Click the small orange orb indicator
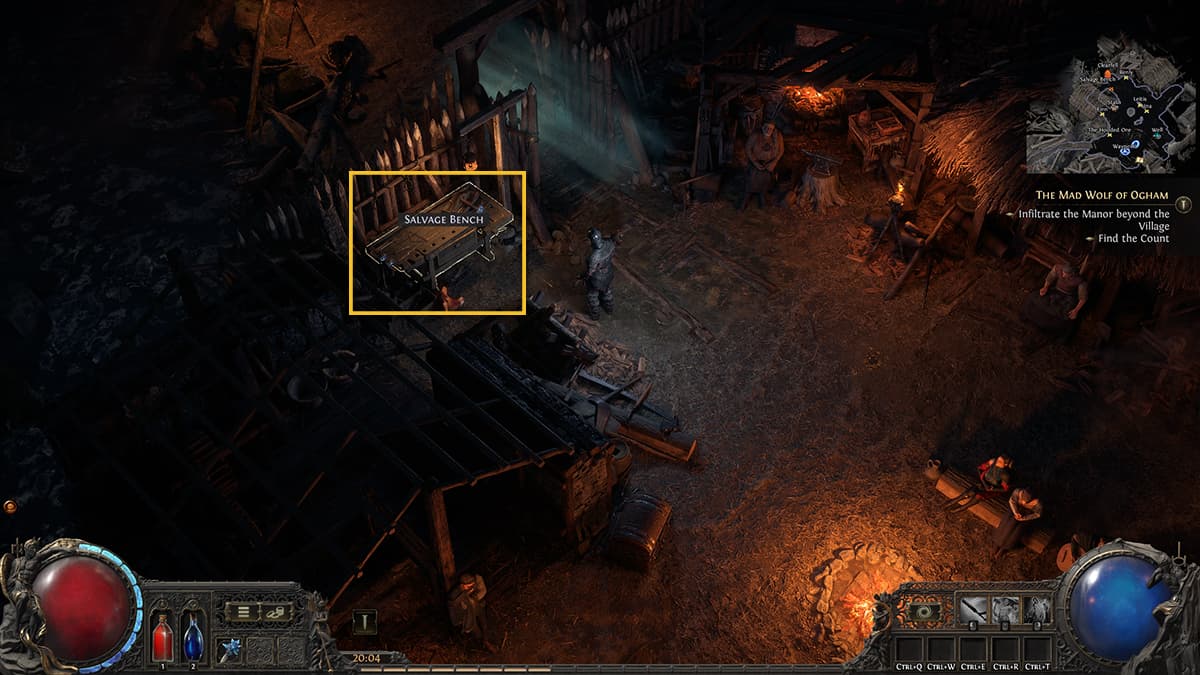Screen dimensions: 1200x675 tap(11, 507)
